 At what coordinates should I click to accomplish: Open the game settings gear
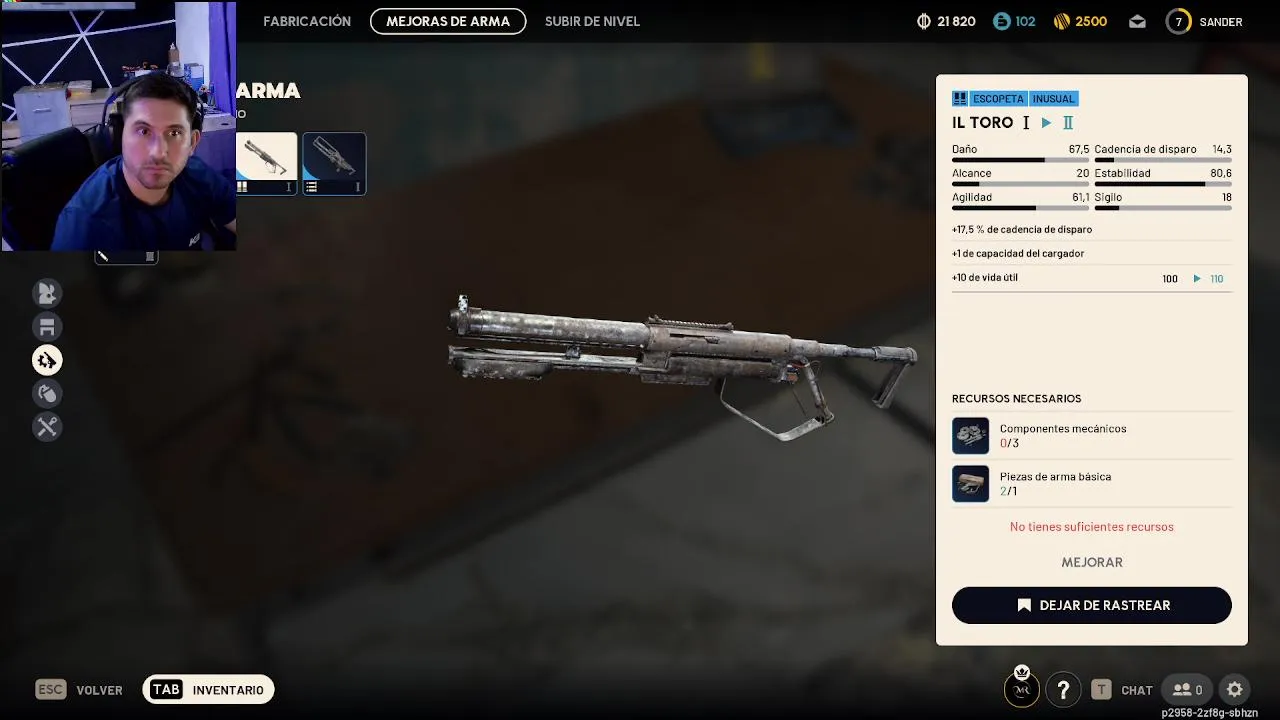[x=1235, y=689]
